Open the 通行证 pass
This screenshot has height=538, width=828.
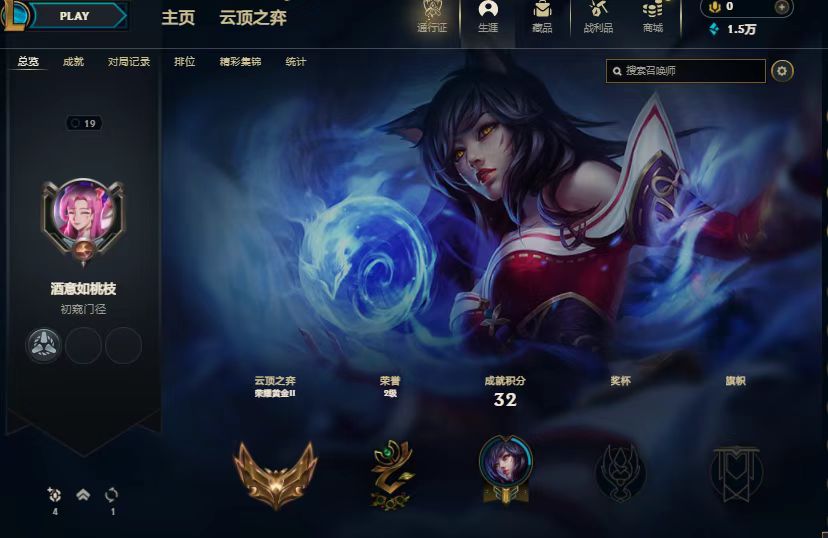tap(432, 18)
